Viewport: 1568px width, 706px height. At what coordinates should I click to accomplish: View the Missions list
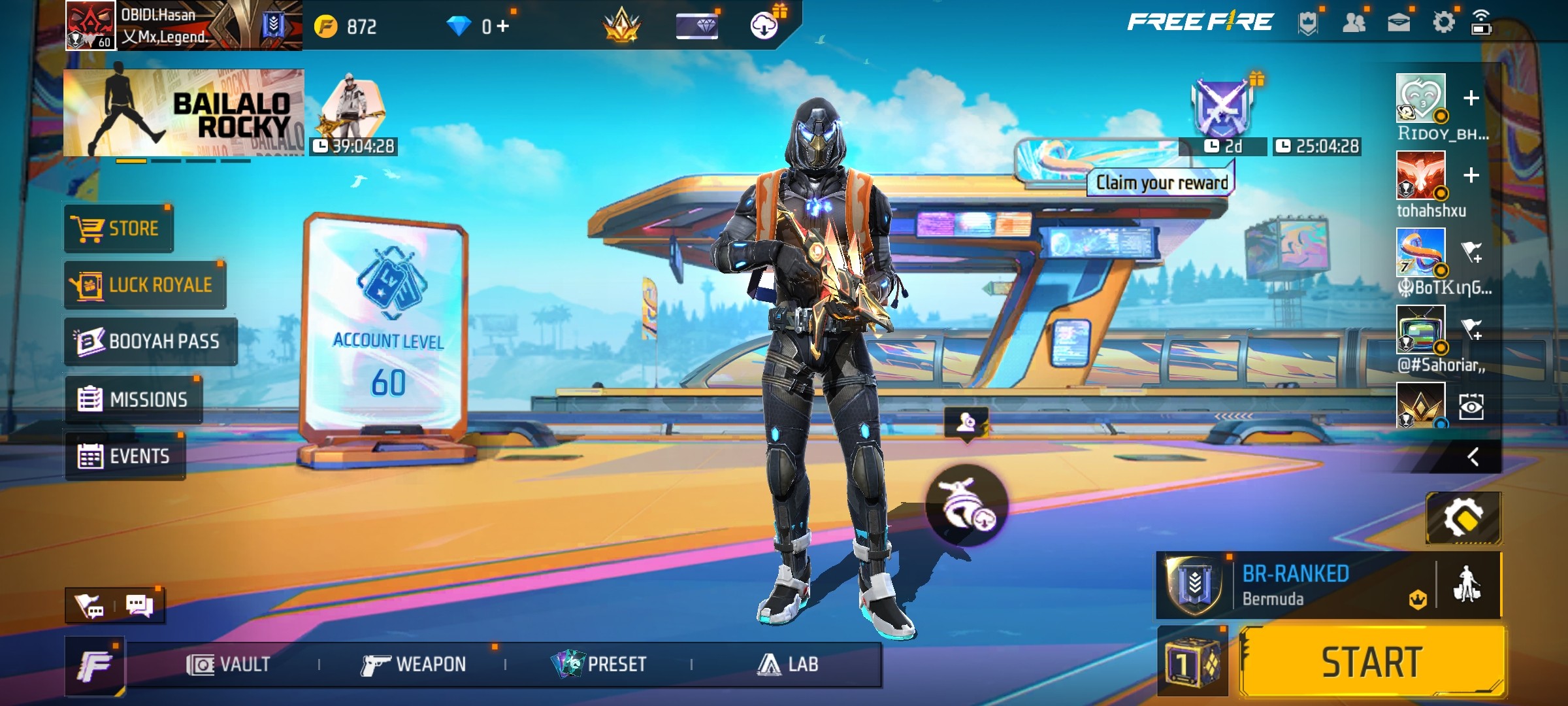coord(133,399)
